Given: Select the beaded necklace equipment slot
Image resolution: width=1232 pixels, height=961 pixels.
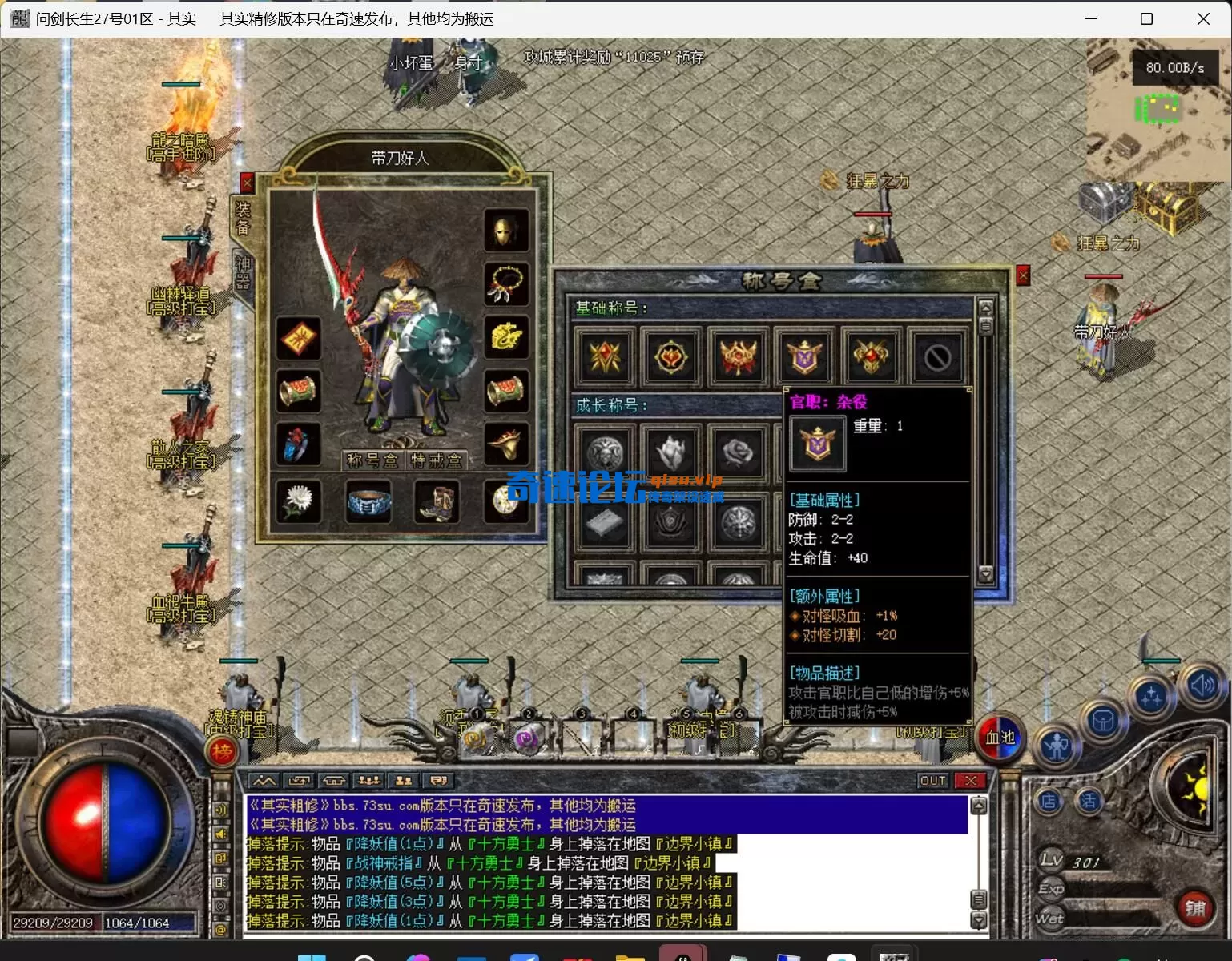Looking at the screenshot, I should click(x=505, y=284).
